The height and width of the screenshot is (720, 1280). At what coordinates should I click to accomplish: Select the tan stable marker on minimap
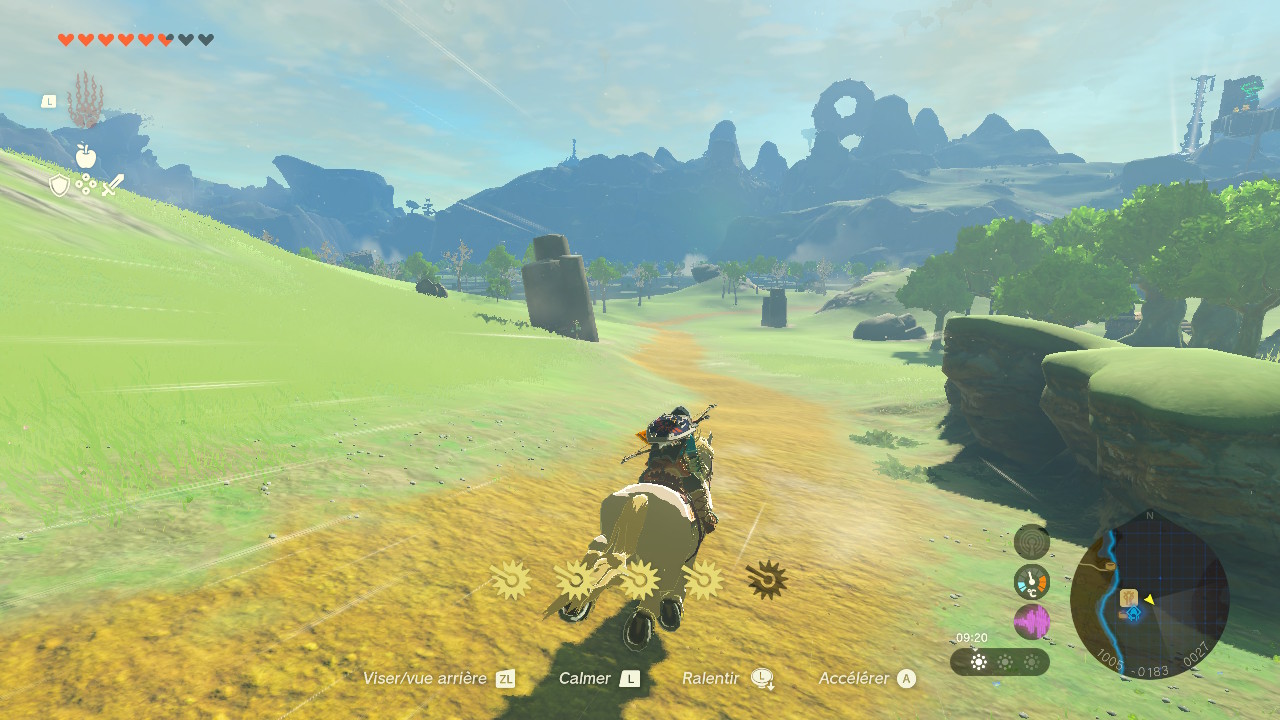(x=1129, y=598)
